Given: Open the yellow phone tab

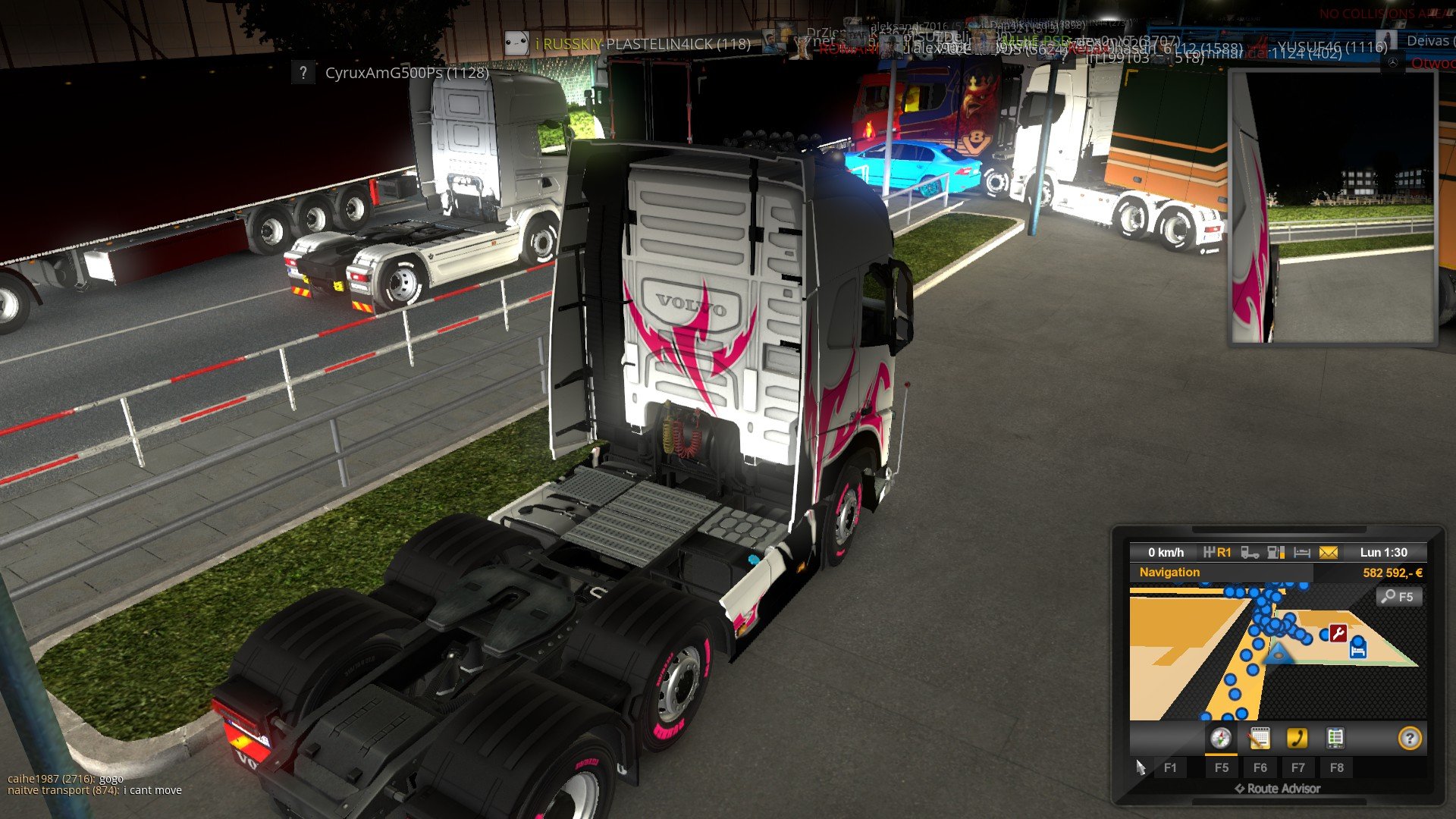Looking at the screenshot, I should [1297, 738].
